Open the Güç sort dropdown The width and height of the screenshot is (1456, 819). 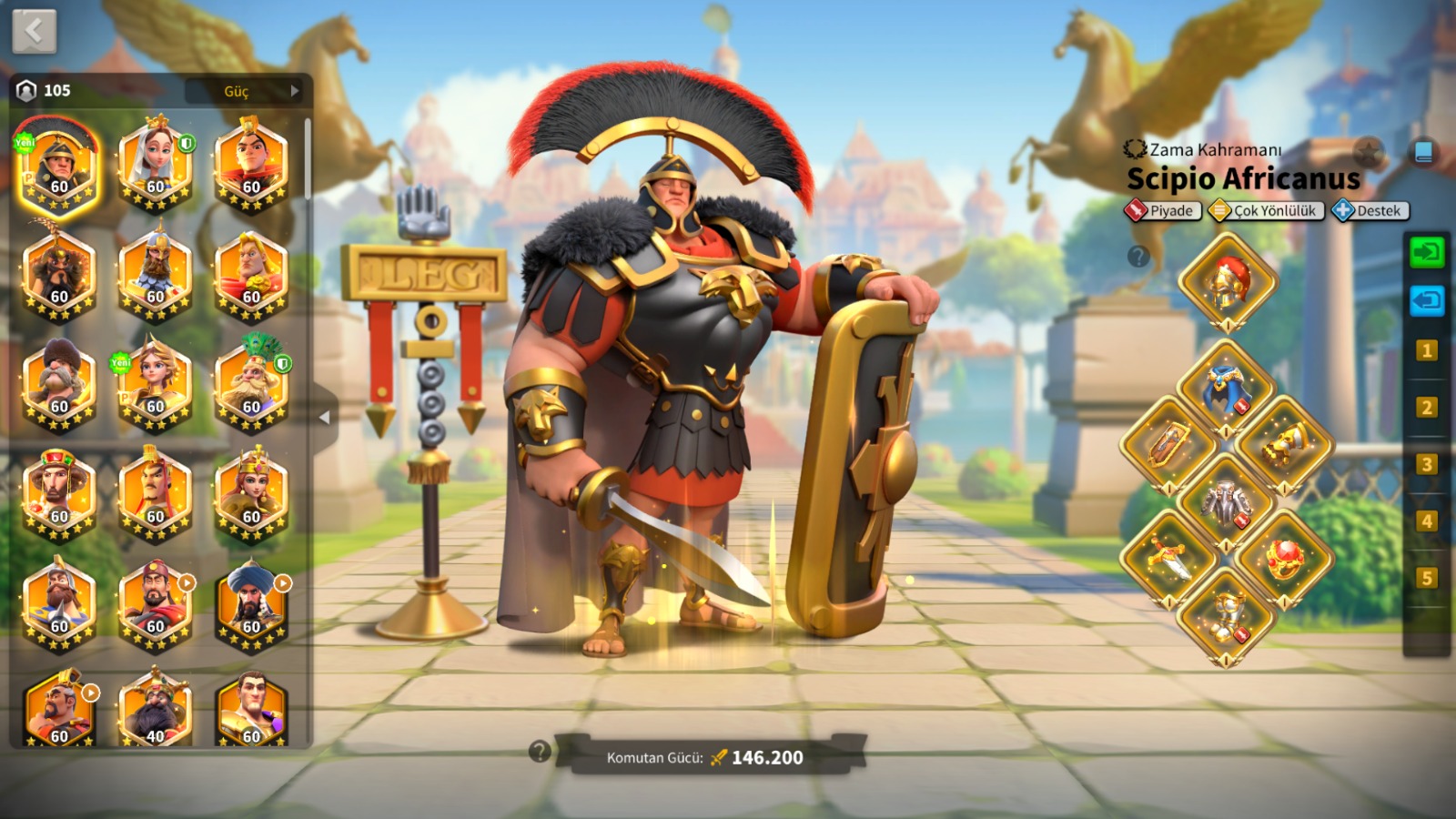click(x=248, y=91)
